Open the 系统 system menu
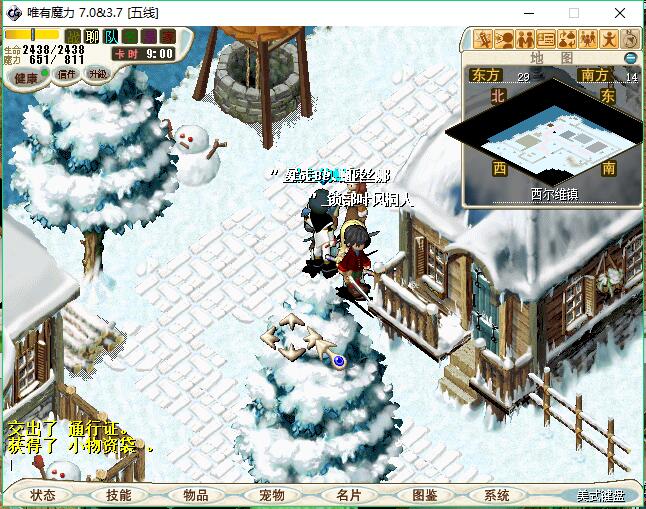646x509 pixels. [497, 495]
